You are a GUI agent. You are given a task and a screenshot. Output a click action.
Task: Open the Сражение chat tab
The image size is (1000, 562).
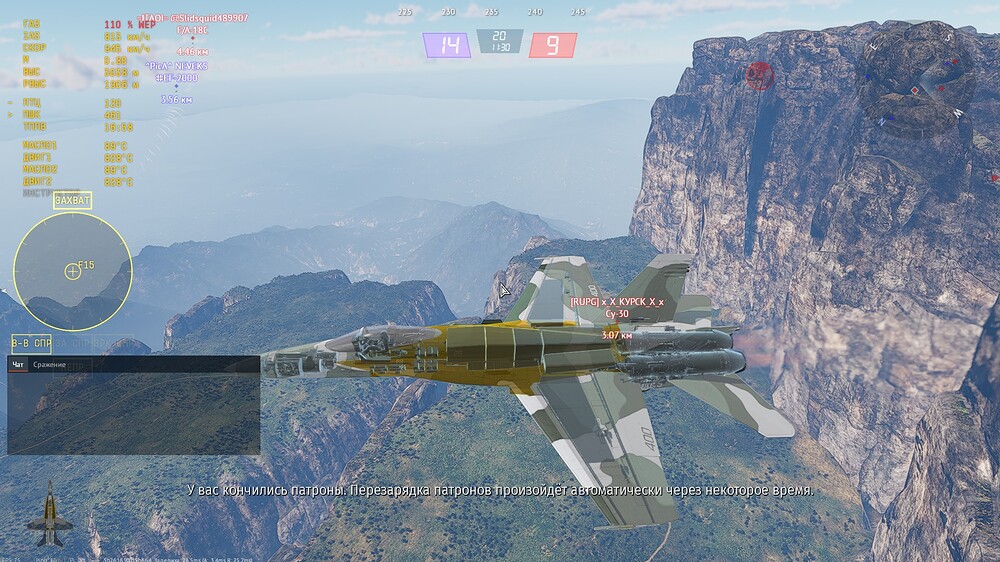(x=49, y=365)
